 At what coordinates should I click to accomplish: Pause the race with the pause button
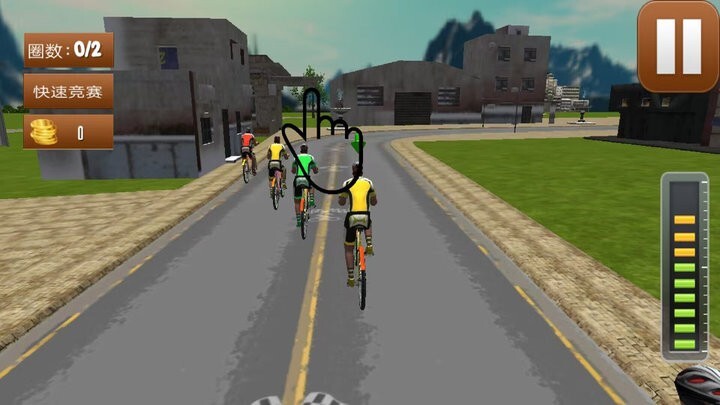(x=677, y=45)
